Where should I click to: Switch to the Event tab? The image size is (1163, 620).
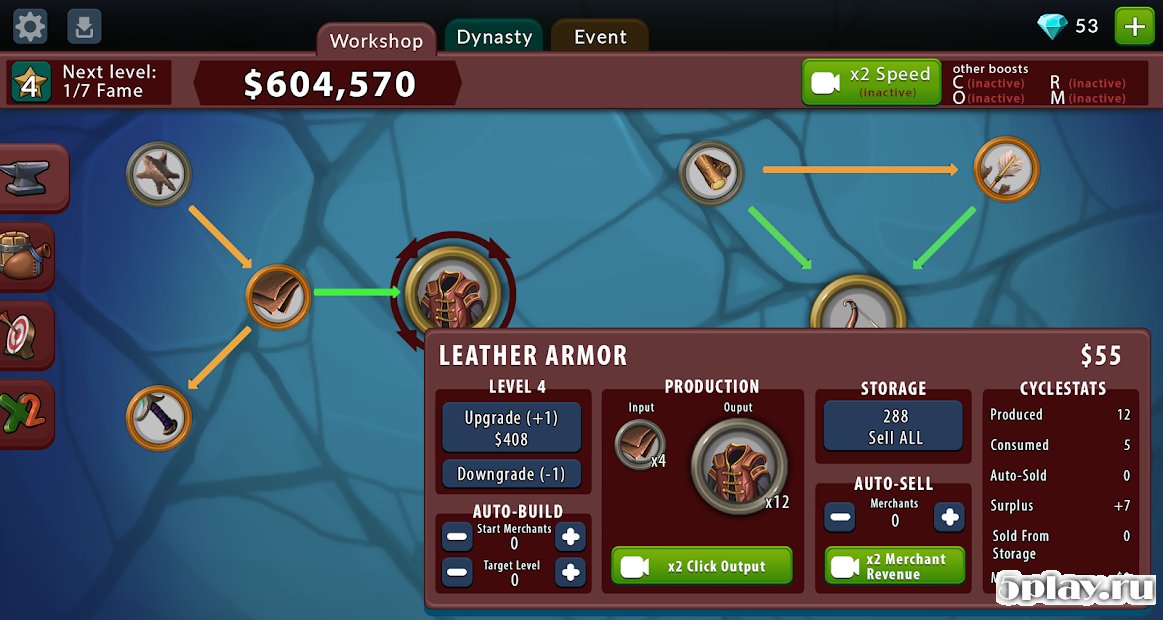coord(600,37)
